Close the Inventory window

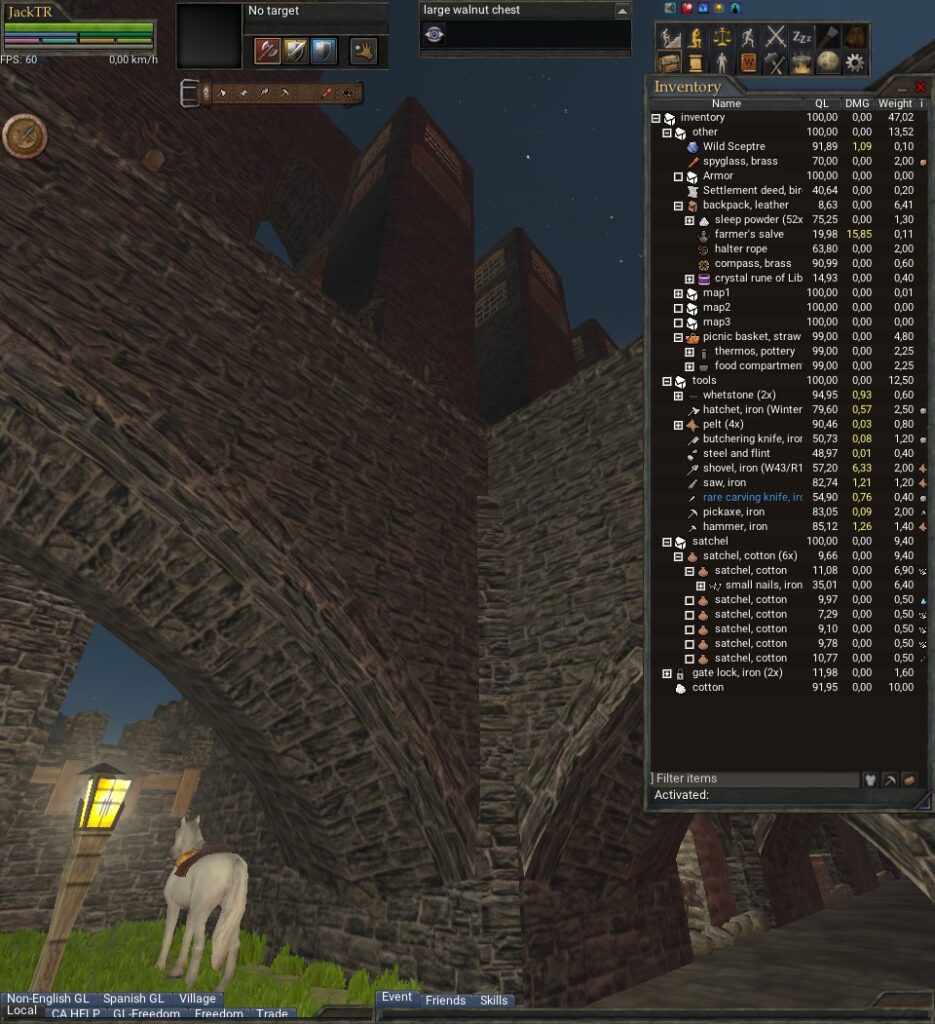[920, 87]
